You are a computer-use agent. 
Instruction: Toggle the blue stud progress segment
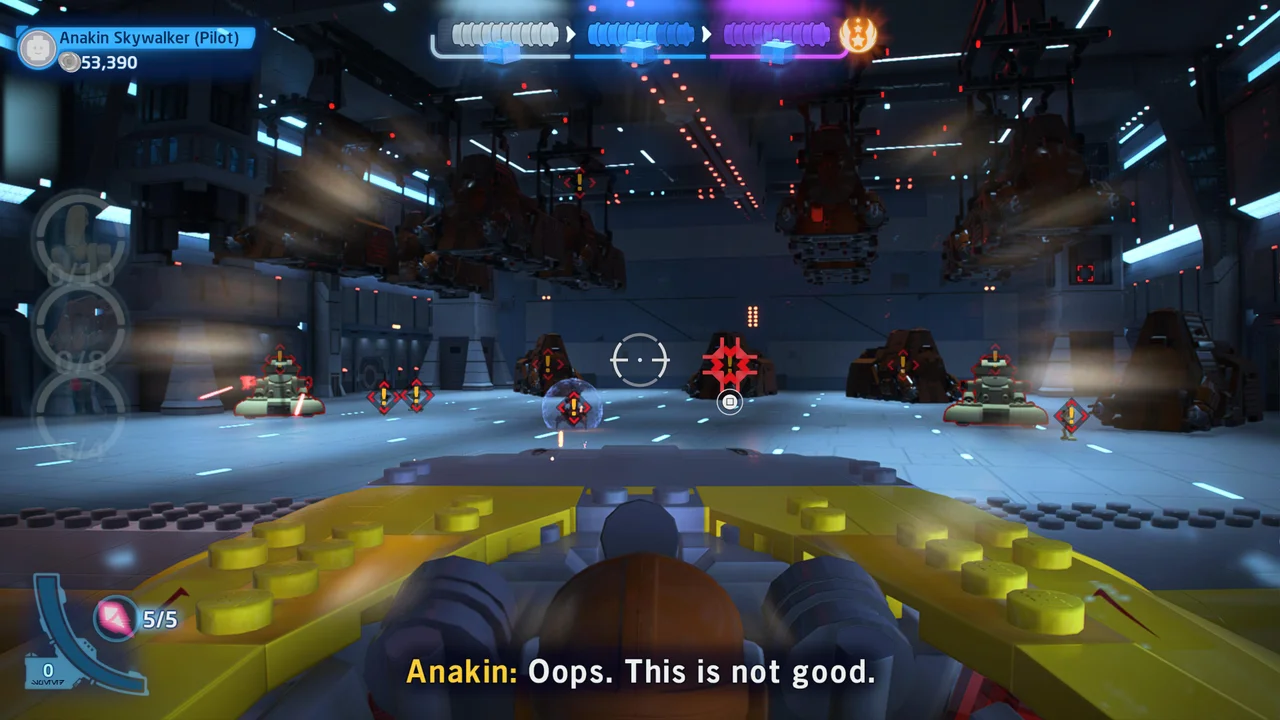pos(640,33)
